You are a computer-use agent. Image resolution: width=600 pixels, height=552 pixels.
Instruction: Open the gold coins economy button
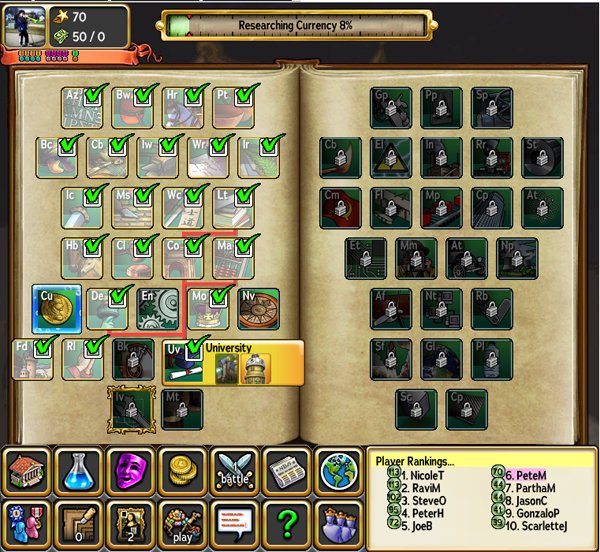click(182, 471)
